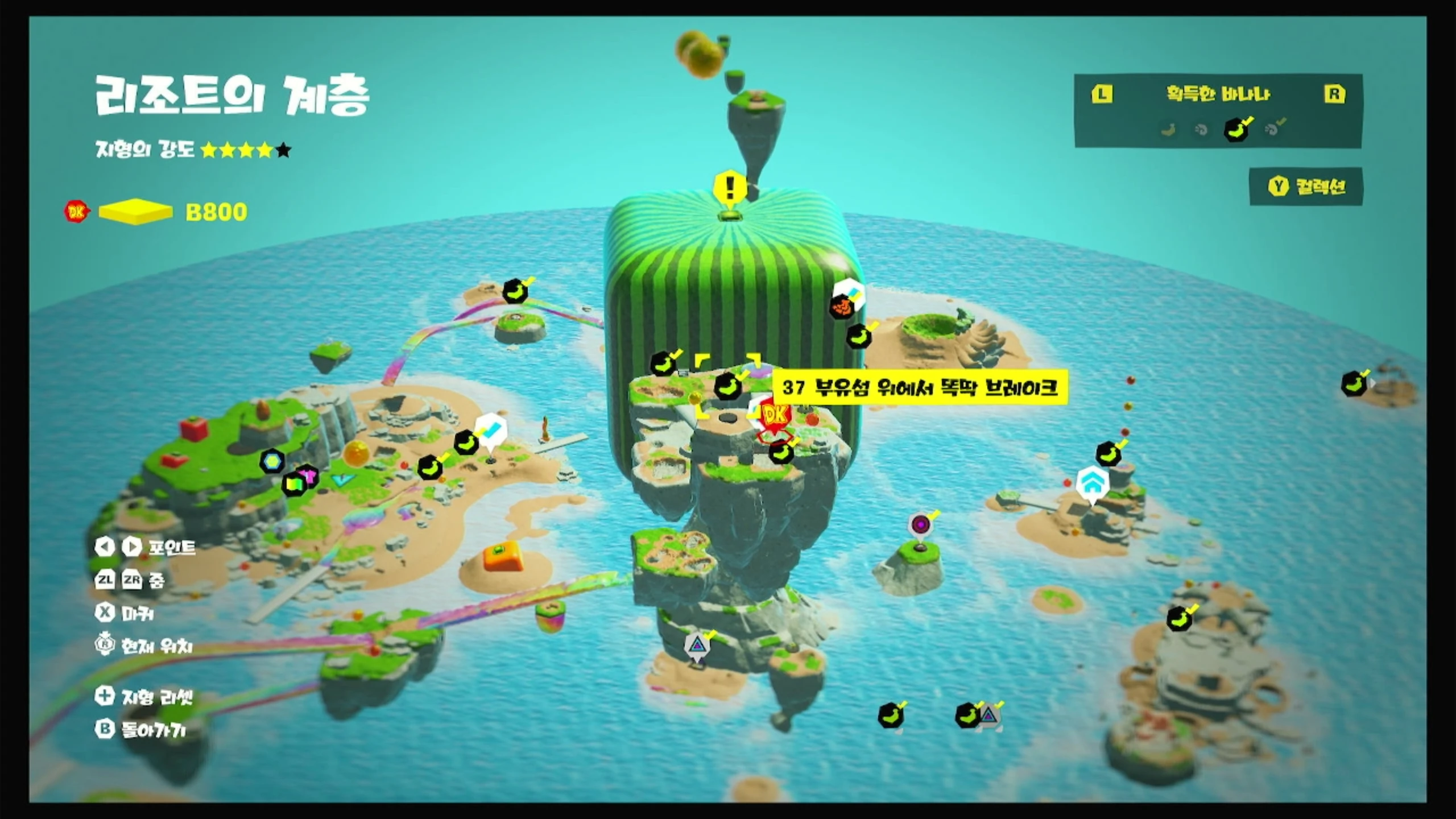Go back with the 돌아가기 option
This screenshot has width=1456, height=819.
[142, 730]
